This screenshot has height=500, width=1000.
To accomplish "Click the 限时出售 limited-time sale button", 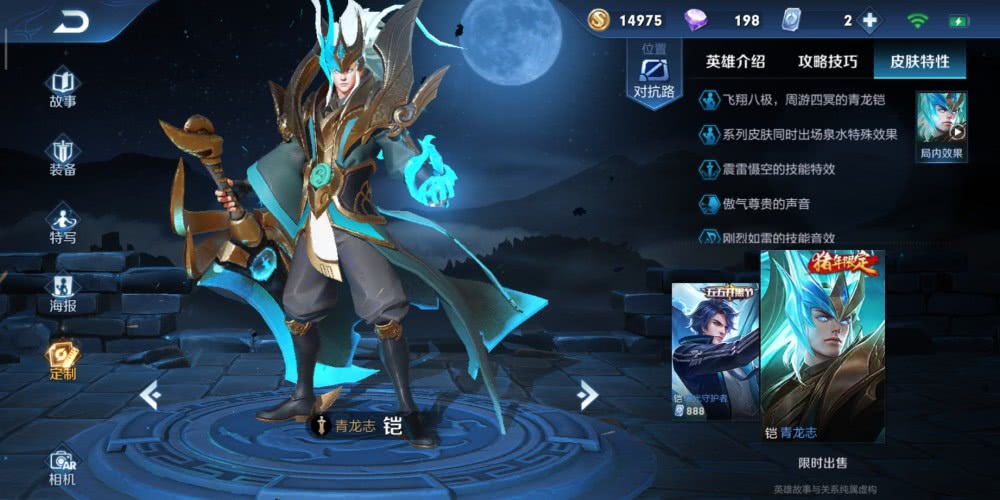I will coord(822,463).
